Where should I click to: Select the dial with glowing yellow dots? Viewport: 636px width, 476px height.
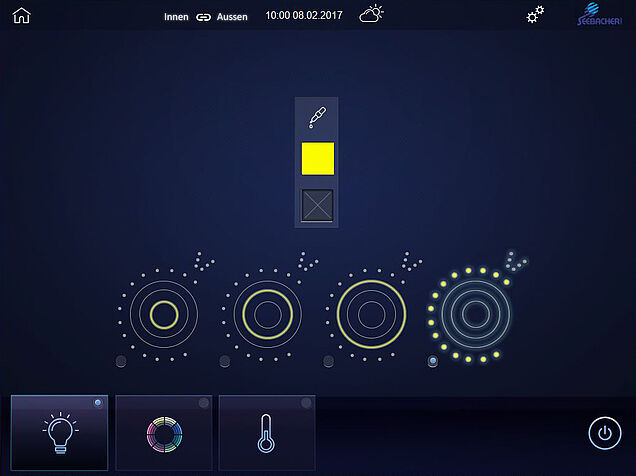click(474, 314)
